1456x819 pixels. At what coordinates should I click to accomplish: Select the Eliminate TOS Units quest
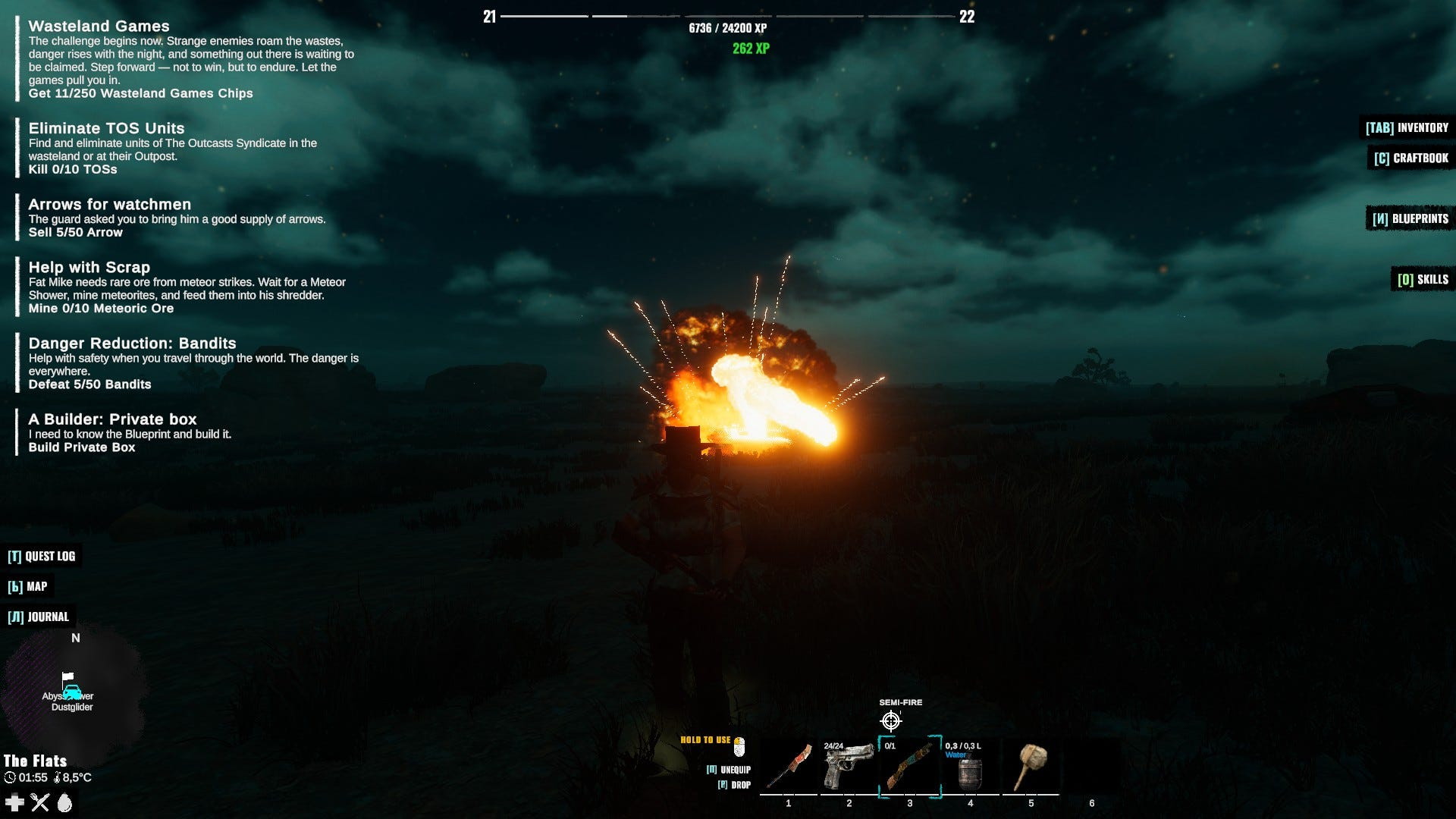106,129
